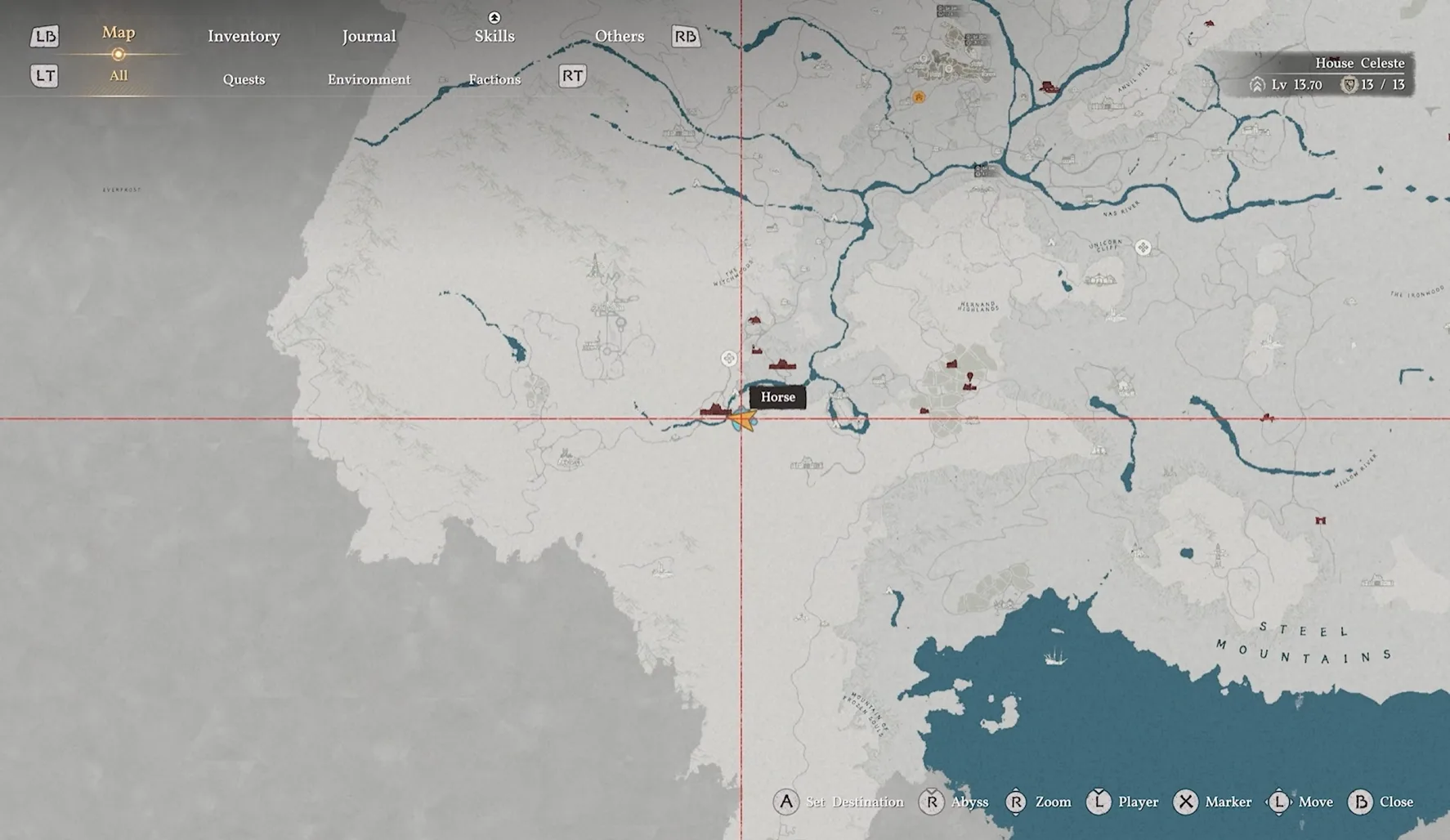Open the Others tab
The image size is (1450, 840).
[619, 36]
